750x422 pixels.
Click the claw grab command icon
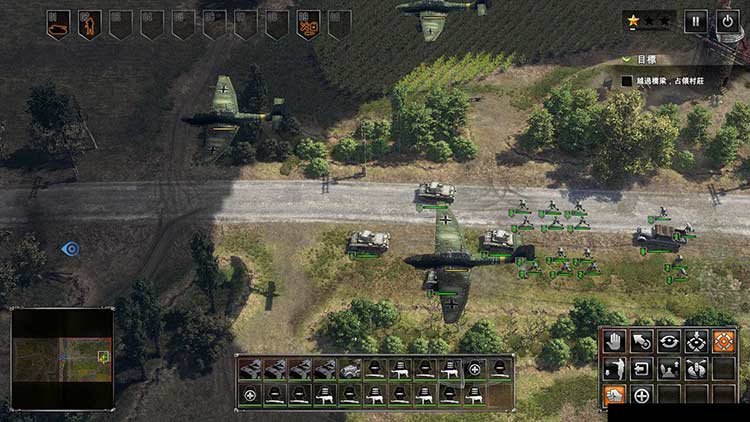[x=695, y=369]
